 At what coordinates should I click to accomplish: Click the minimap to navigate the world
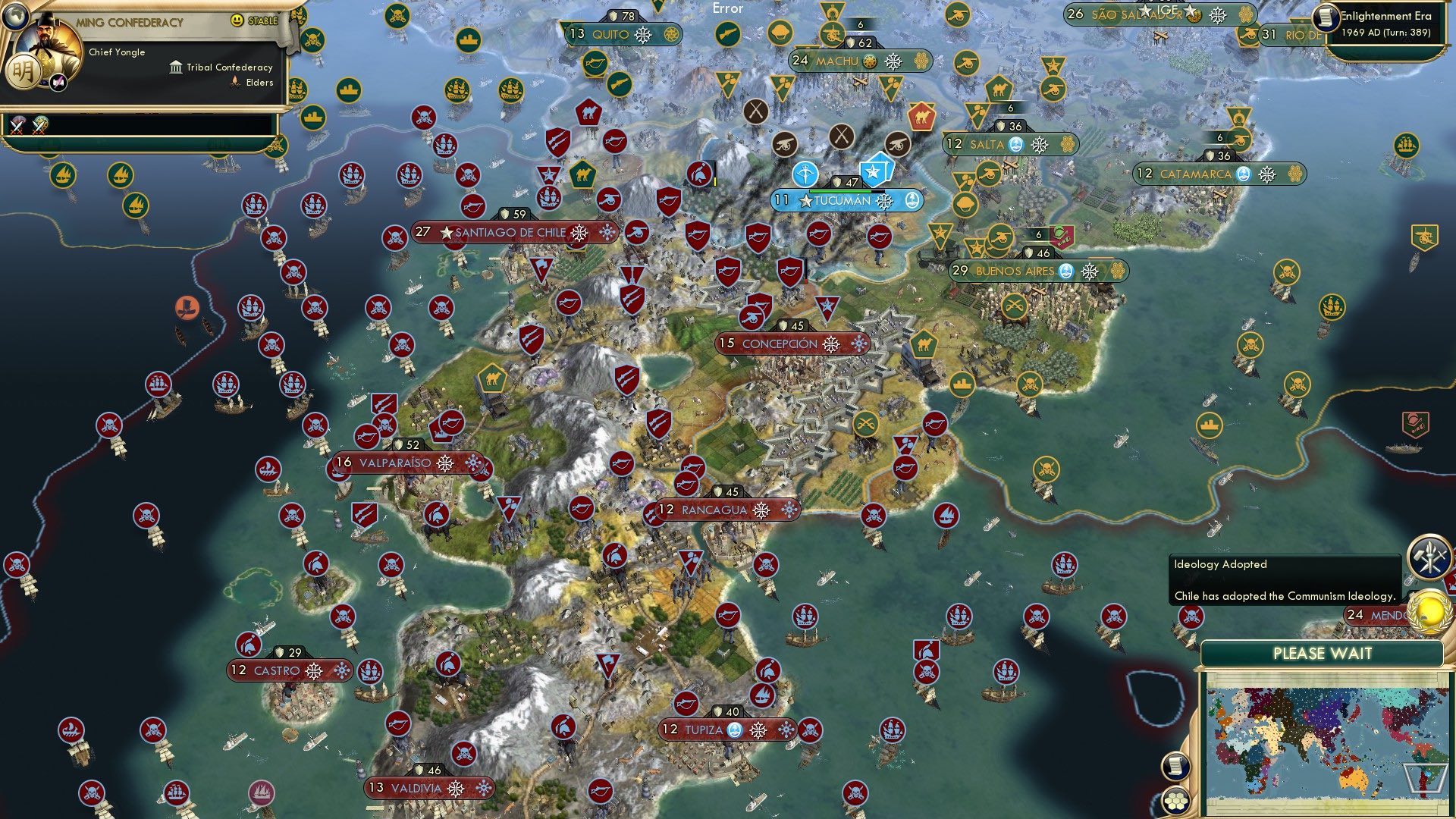(1328, 739)
